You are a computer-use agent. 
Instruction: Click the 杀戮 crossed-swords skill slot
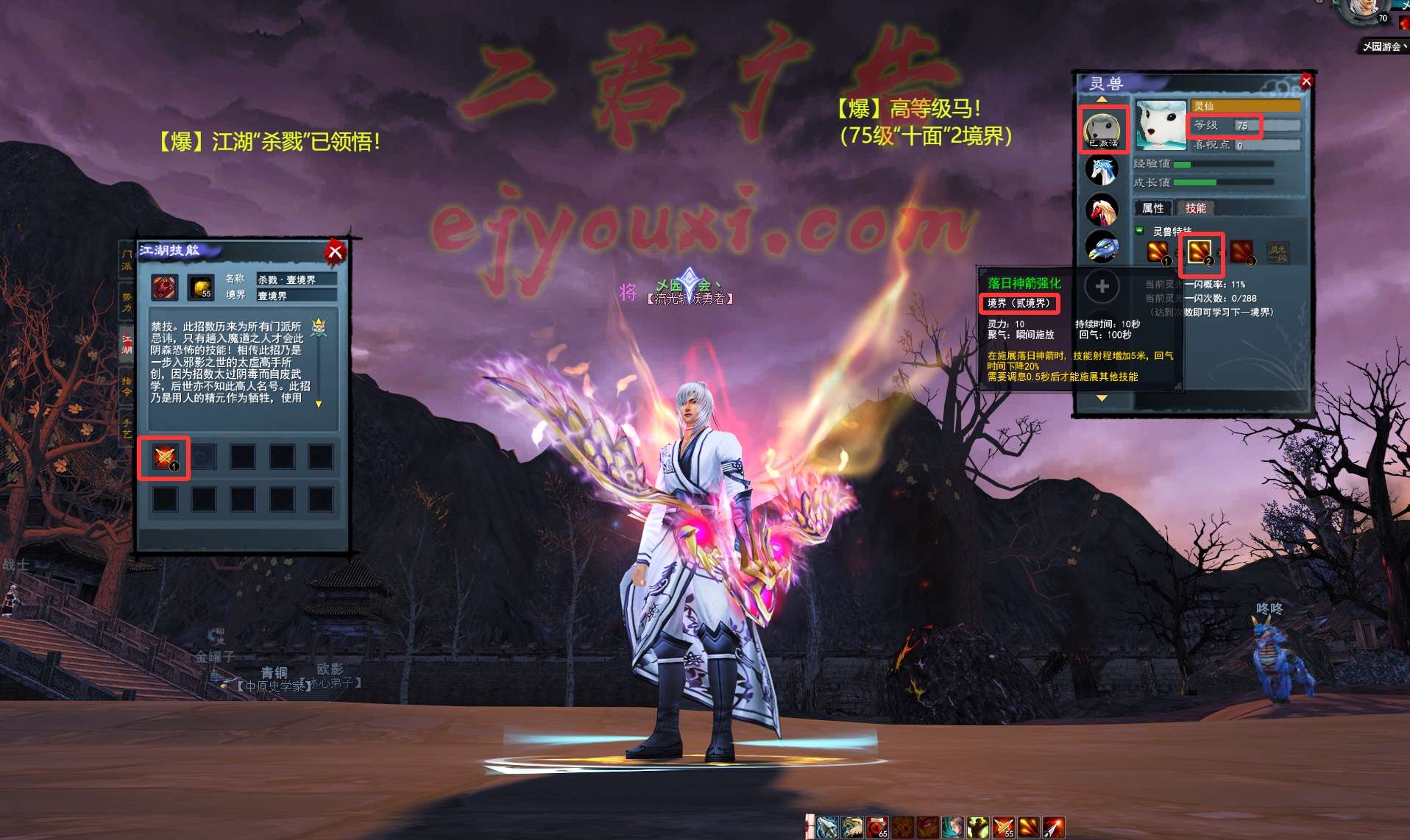pos(164,458)
